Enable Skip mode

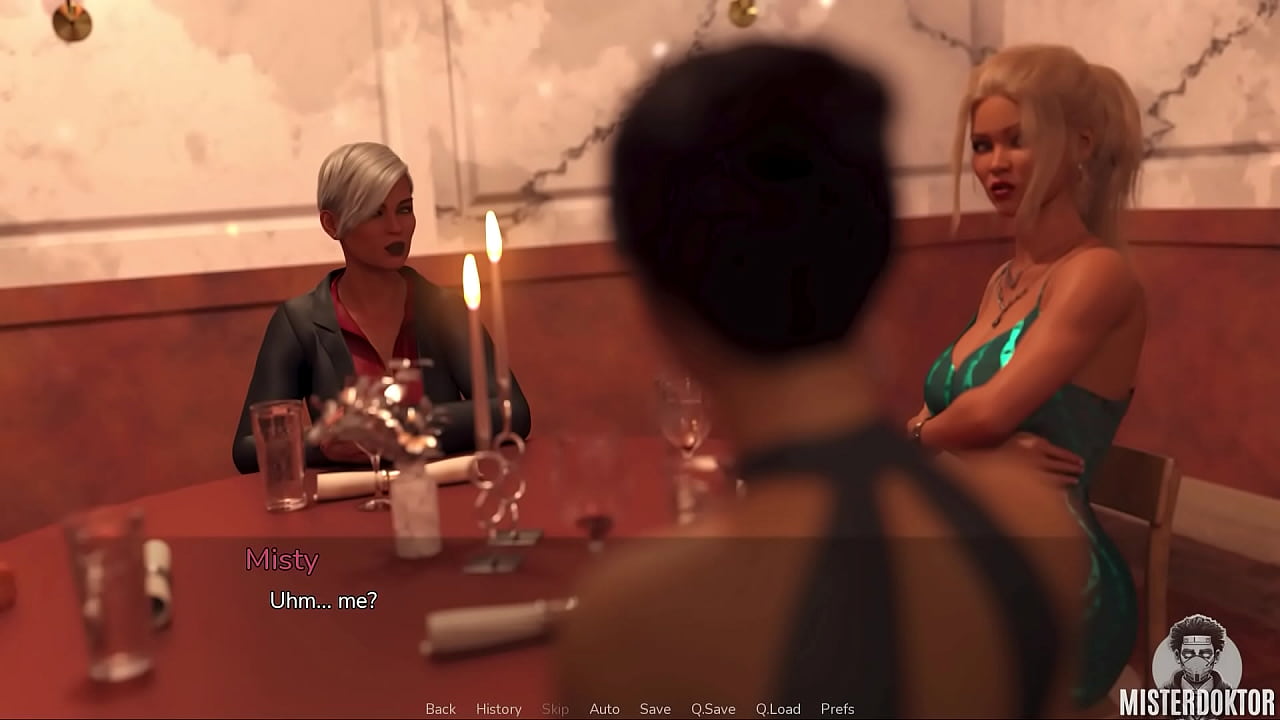pyautogui.click(x=556, y=708)
